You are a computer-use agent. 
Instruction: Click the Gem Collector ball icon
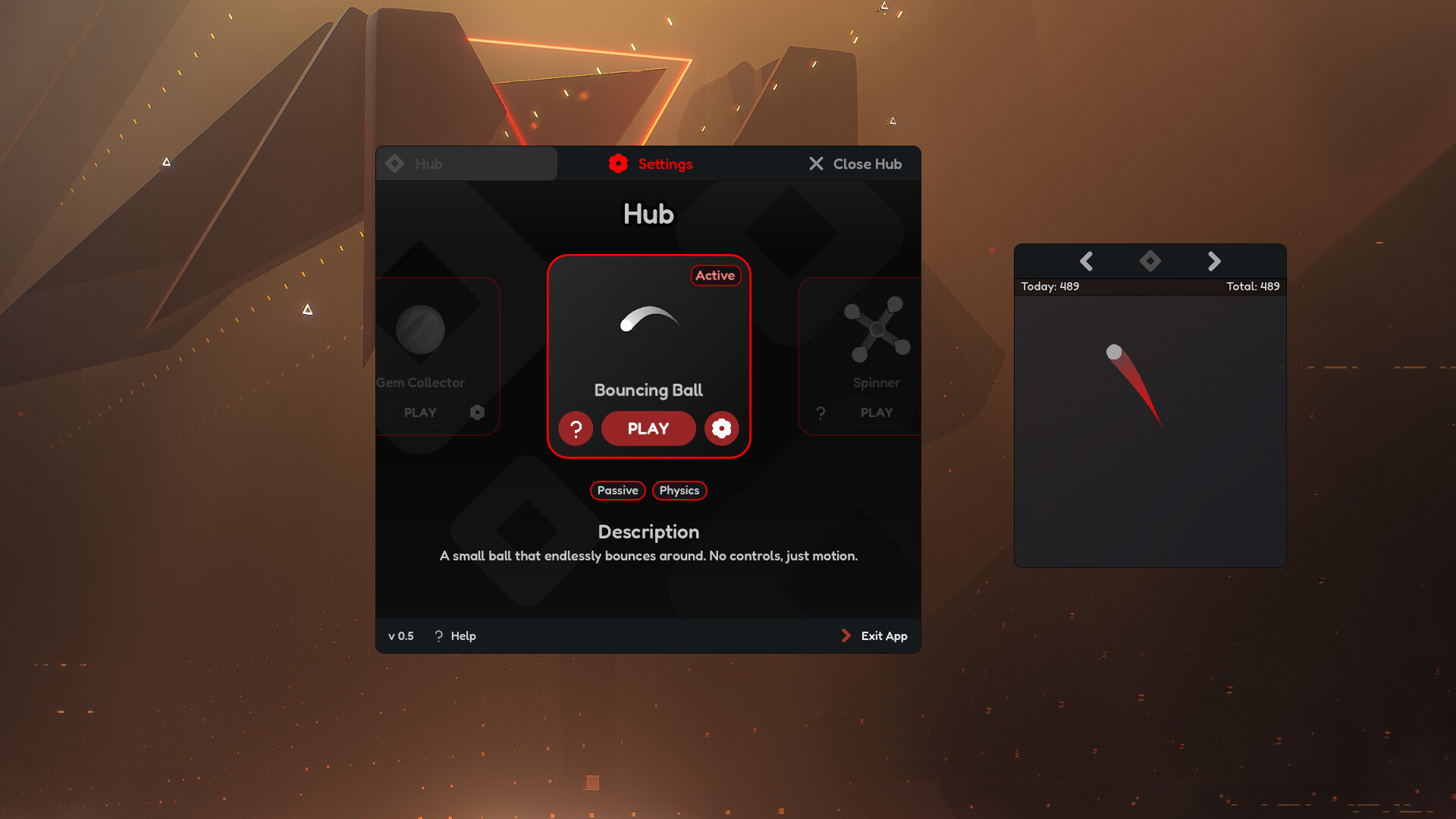click(420, 328)
